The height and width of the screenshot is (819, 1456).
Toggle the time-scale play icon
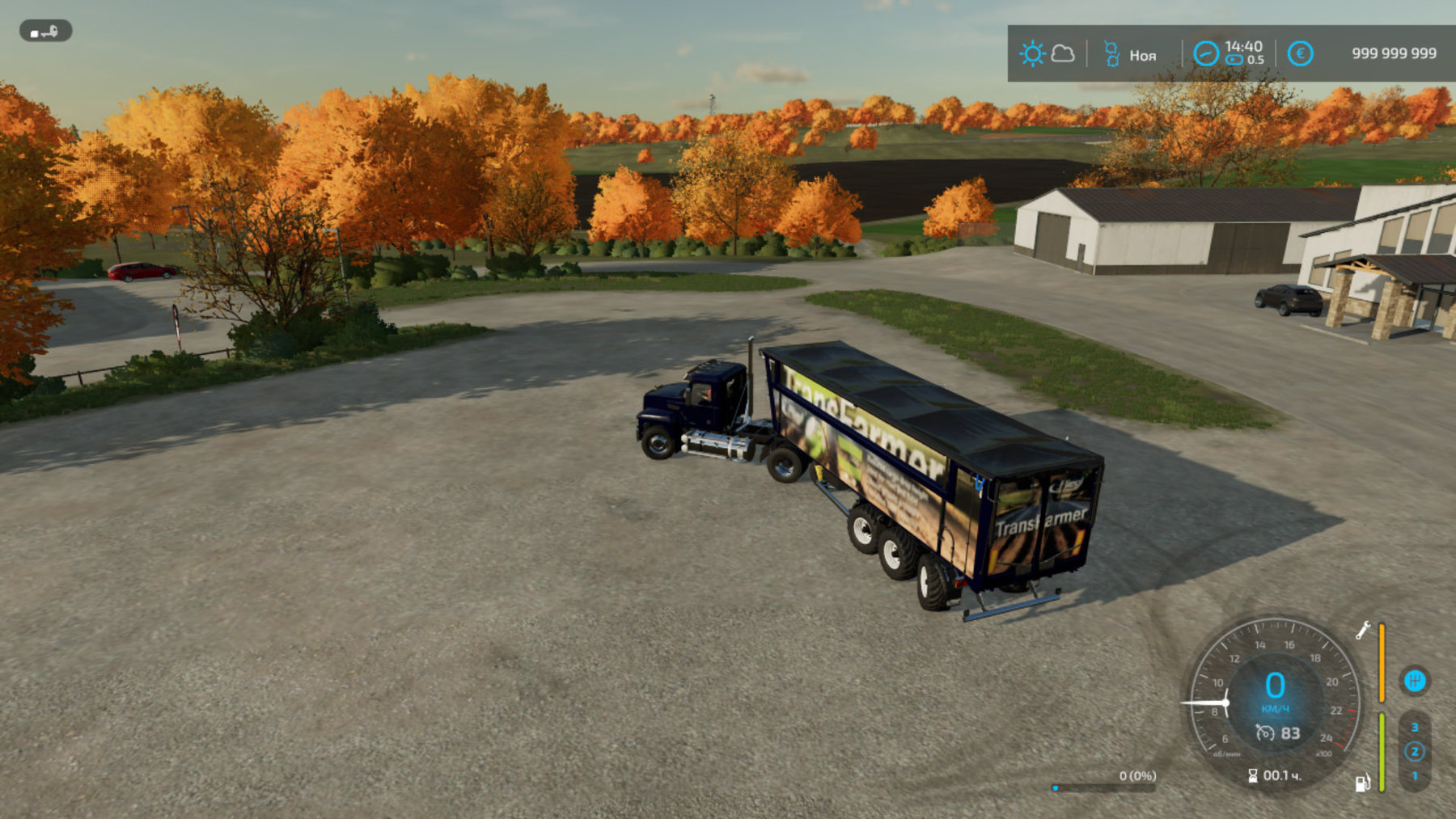pos(1234,60)
